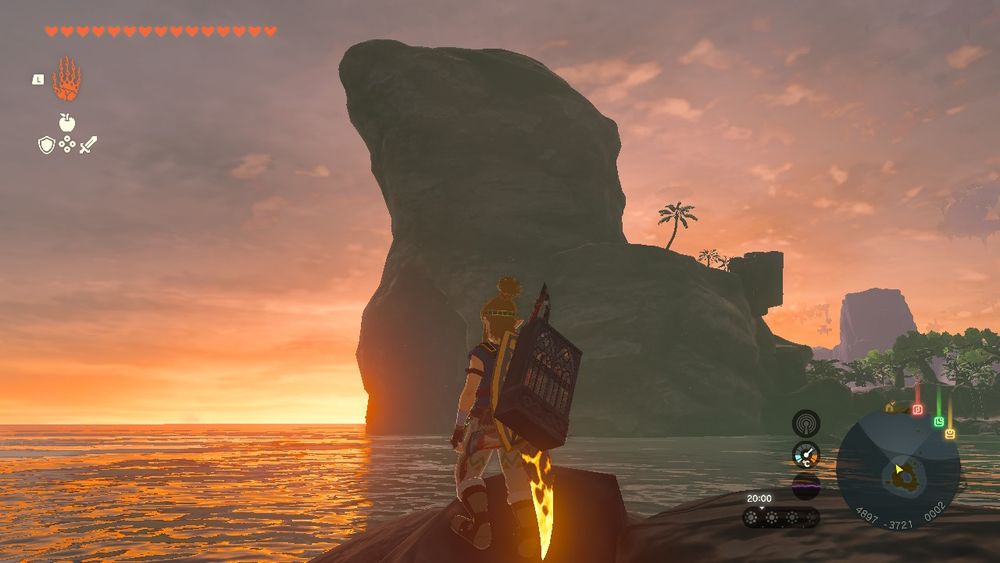This screenshot has height=563, width=1000.
Task: Click the house marker on minimap edge
Action: pos(889,407)
